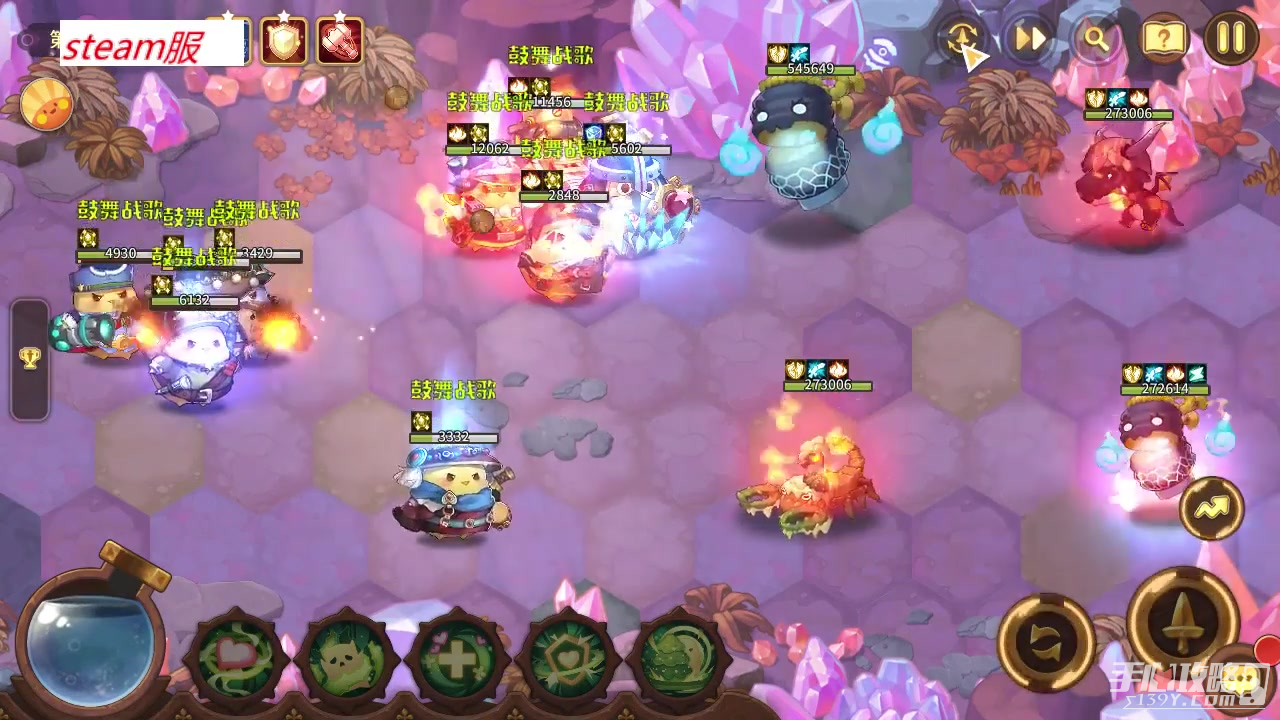Tap the smiling sun icon
The height and width of the screenshot is (720, 1280).
46,104
